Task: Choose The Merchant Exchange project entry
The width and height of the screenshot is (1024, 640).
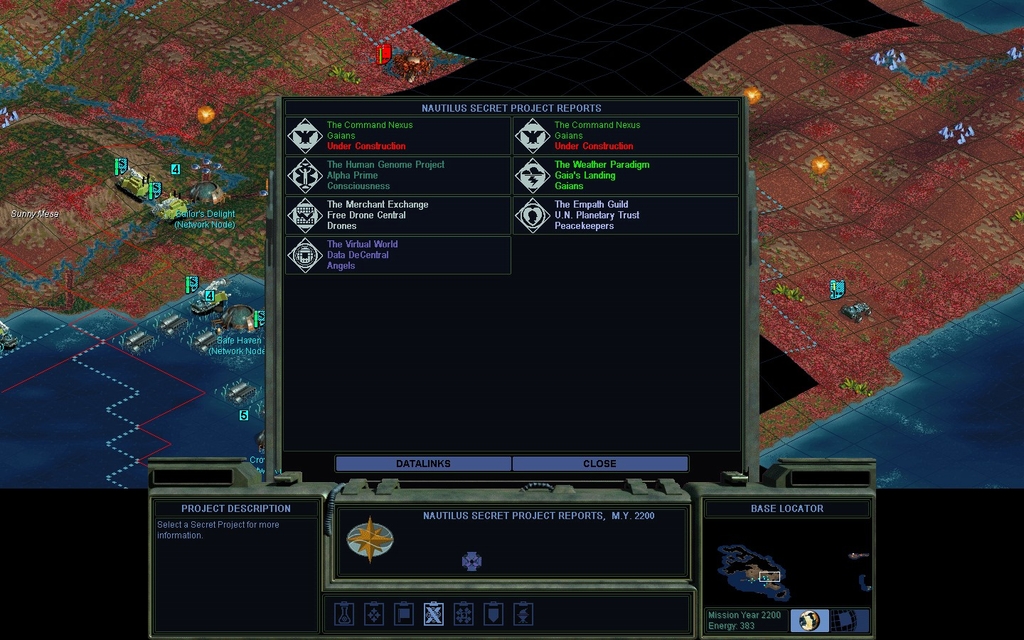Action: pos(398,215)
